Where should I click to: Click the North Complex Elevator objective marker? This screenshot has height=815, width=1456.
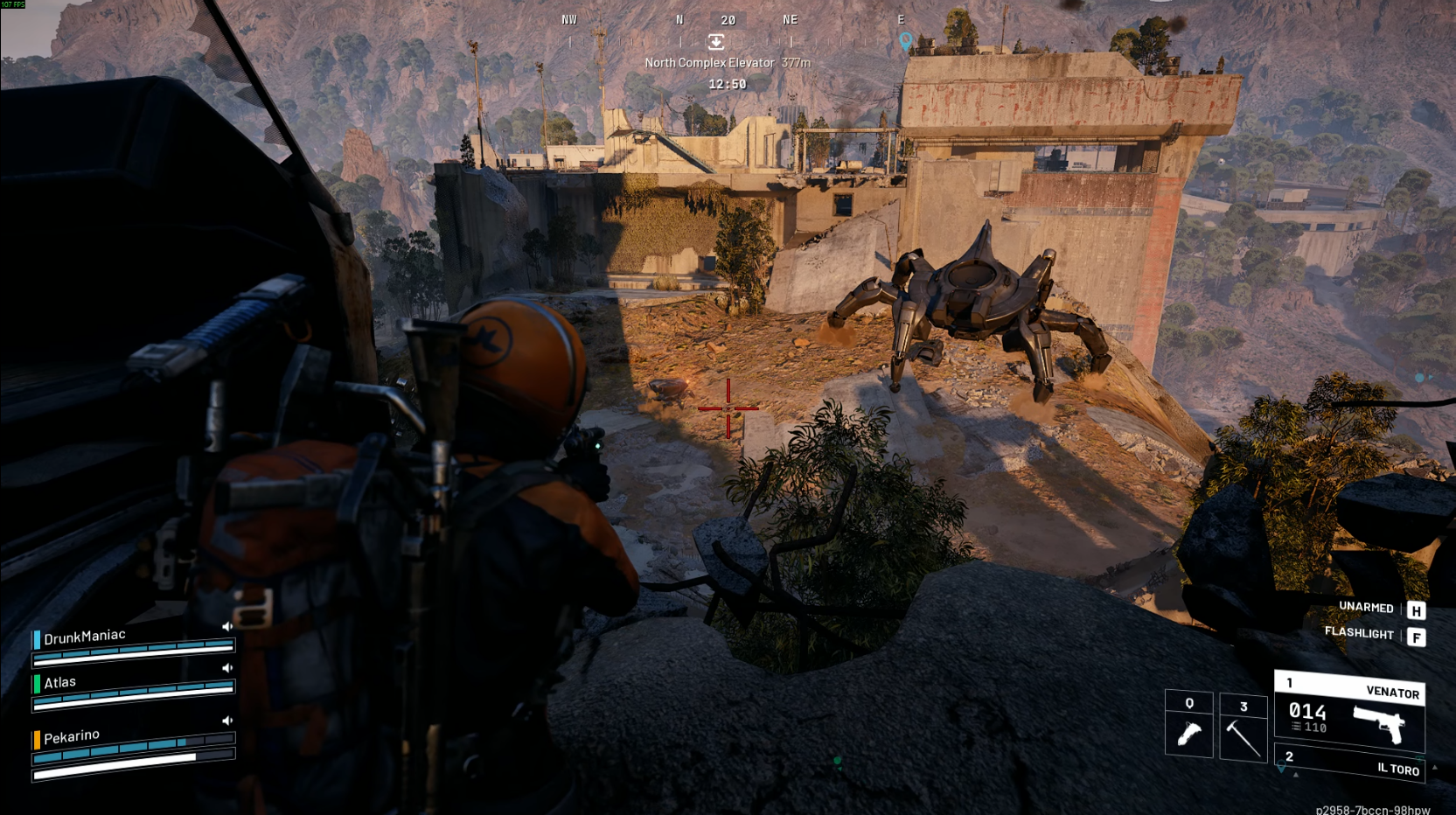pos(715,42)
